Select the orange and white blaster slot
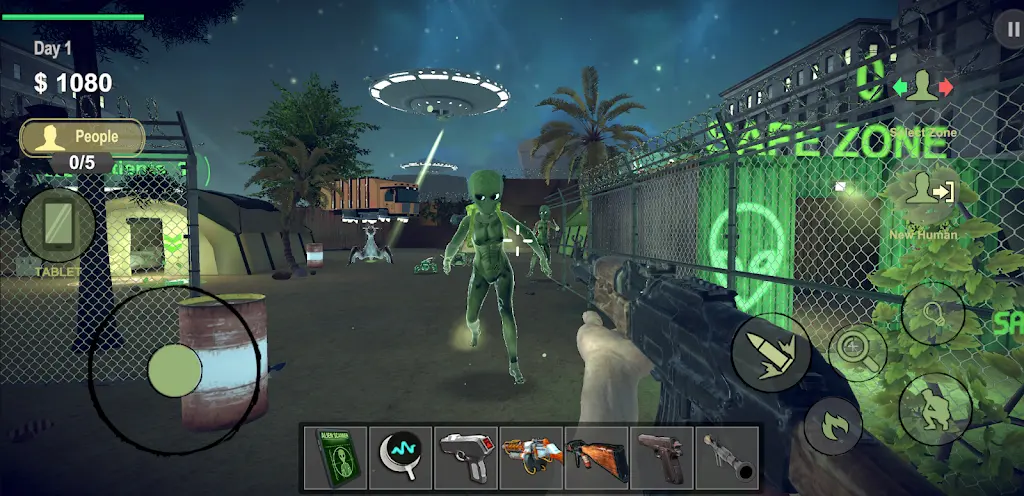This screenshot has width=1024, height=496. (x=530, y=457)
